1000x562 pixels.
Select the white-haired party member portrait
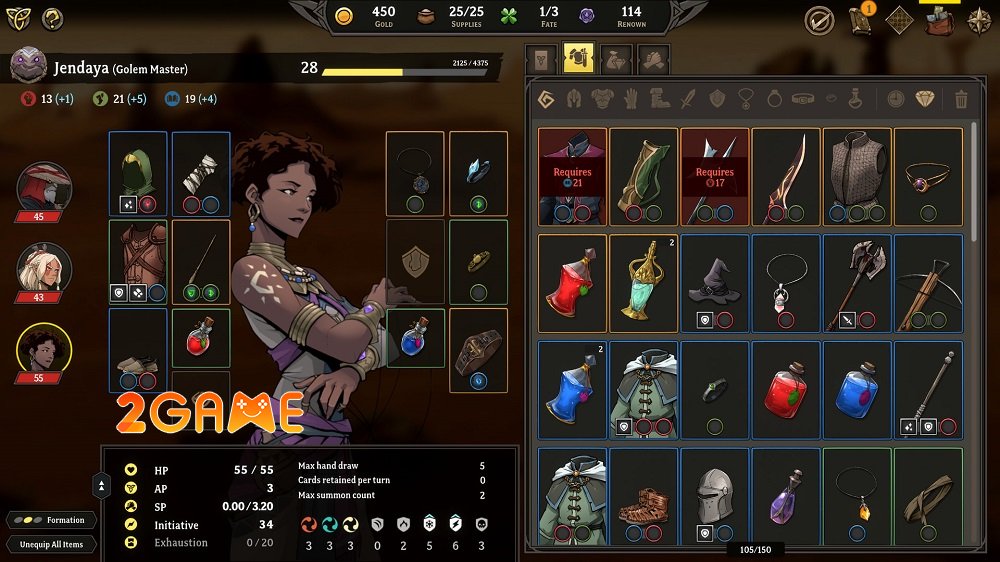click(44, 270)
